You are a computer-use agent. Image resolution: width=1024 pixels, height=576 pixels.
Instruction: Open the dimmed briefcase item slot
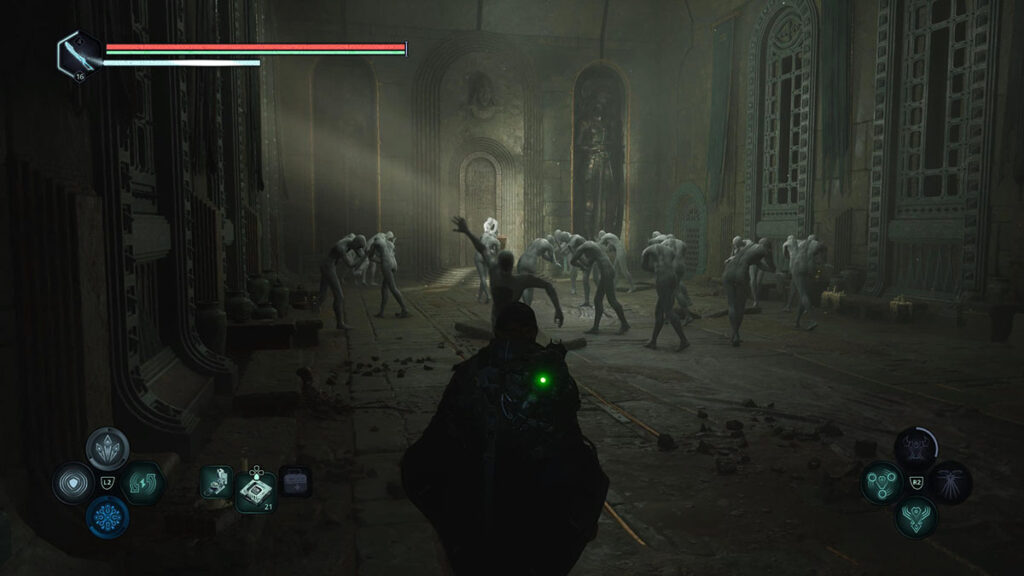coord(295,481)
